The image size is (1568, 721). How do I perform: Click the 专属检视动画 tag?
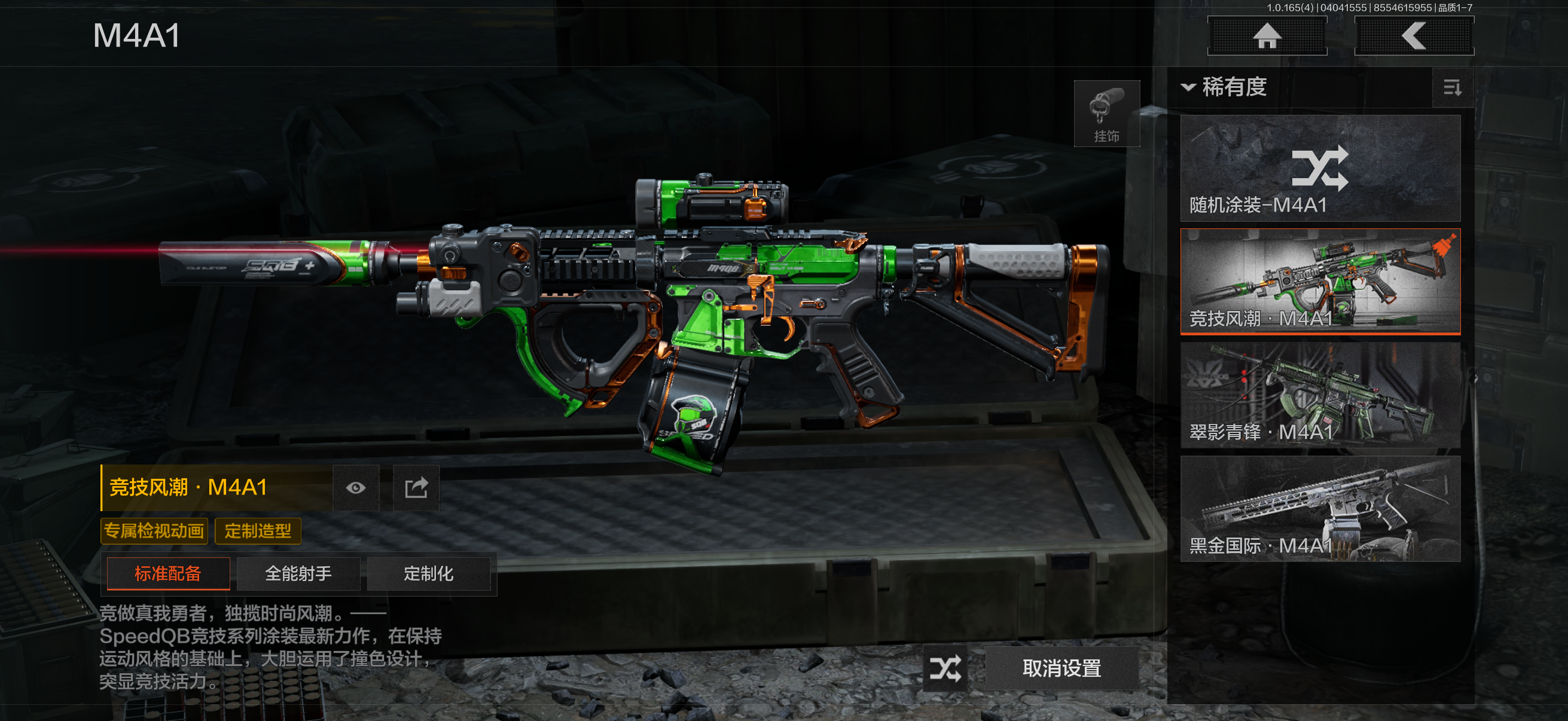coord(154,531)
